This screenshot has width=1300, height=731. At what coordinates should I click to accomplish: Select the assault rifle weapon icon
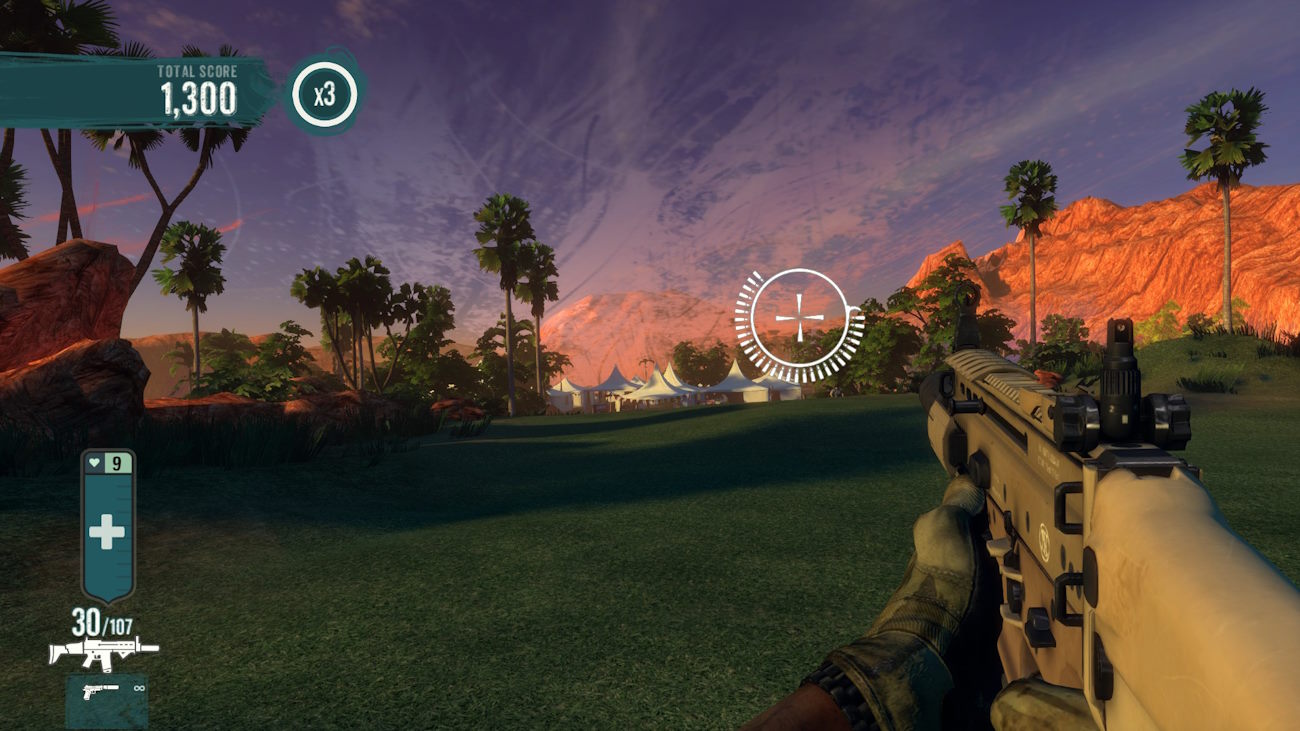point(103,651)
